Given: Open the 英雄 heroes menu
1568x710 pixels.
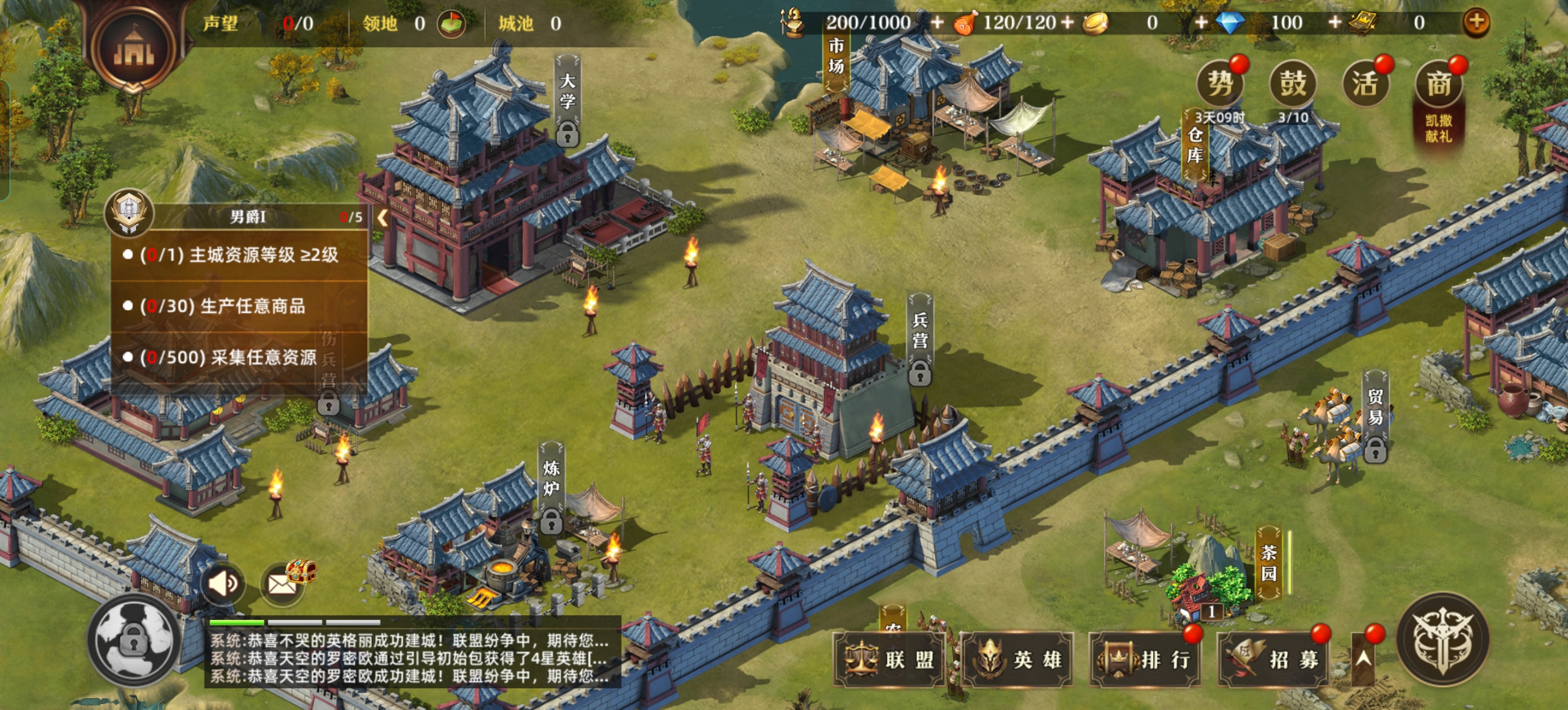Looking at the screenshot, I should 1018,660.
